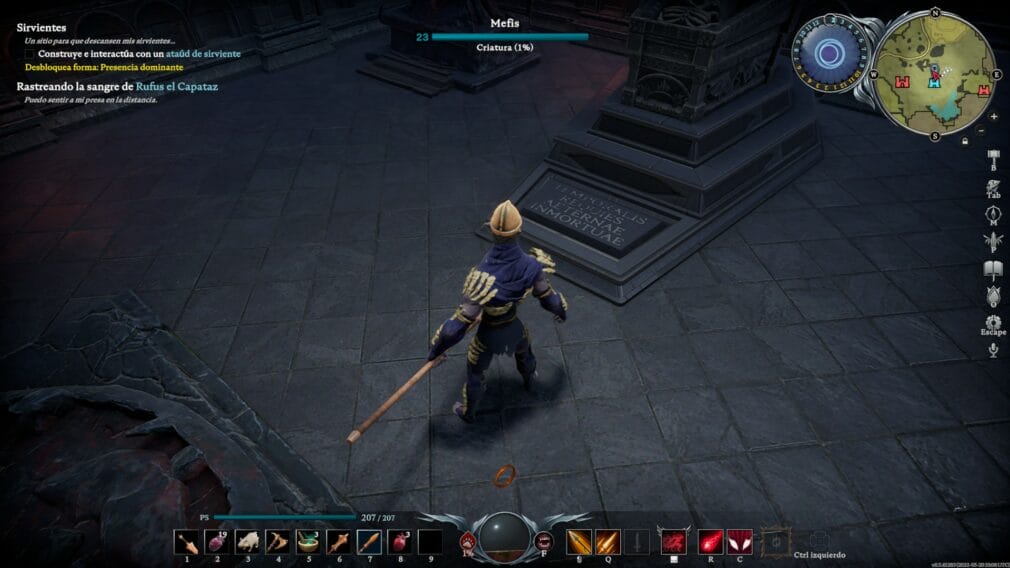Zoom out the minimap with minus button
The image size is (1010, 568).
pos(980,131)
